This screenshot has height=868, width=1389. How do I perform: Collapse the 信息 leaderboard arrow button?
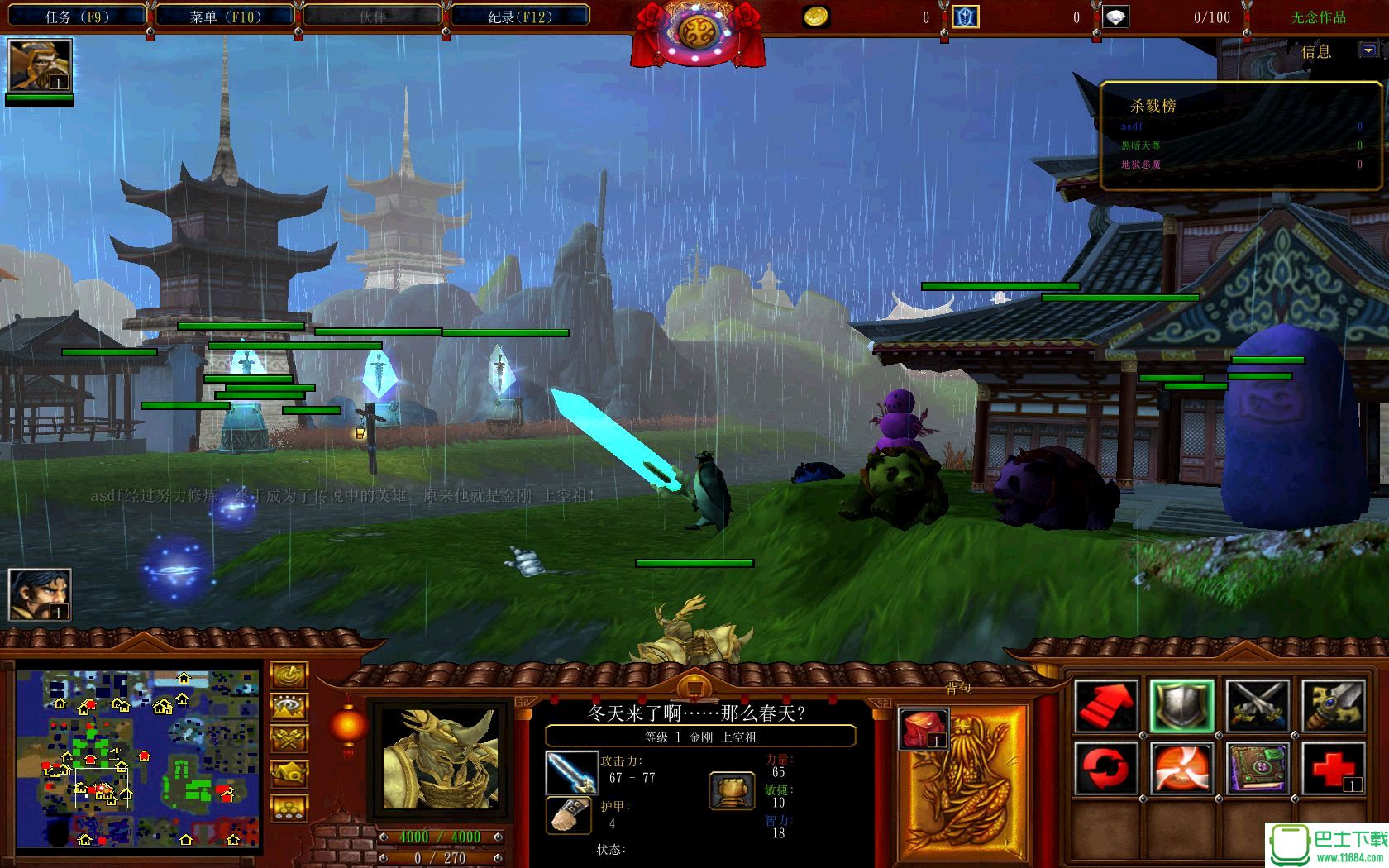[1368, 50]
